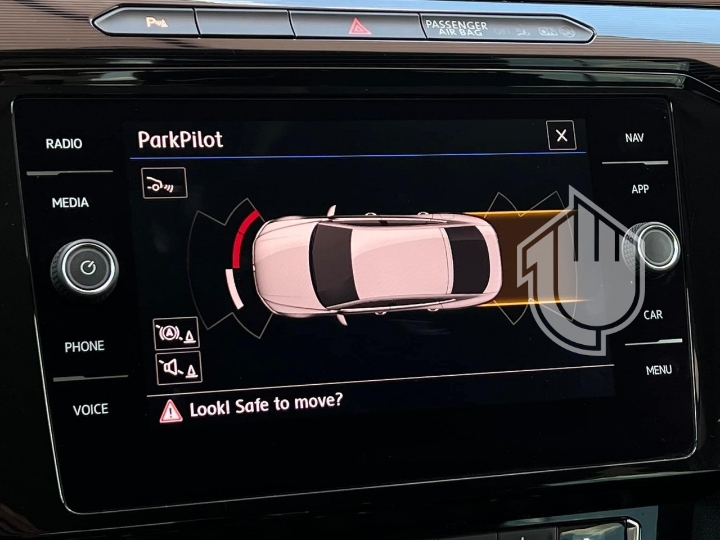Toggle the parking sound mute speaker icon
Image resolution: width=720 pixels, height=540 pixels.
tap(179, 368)
